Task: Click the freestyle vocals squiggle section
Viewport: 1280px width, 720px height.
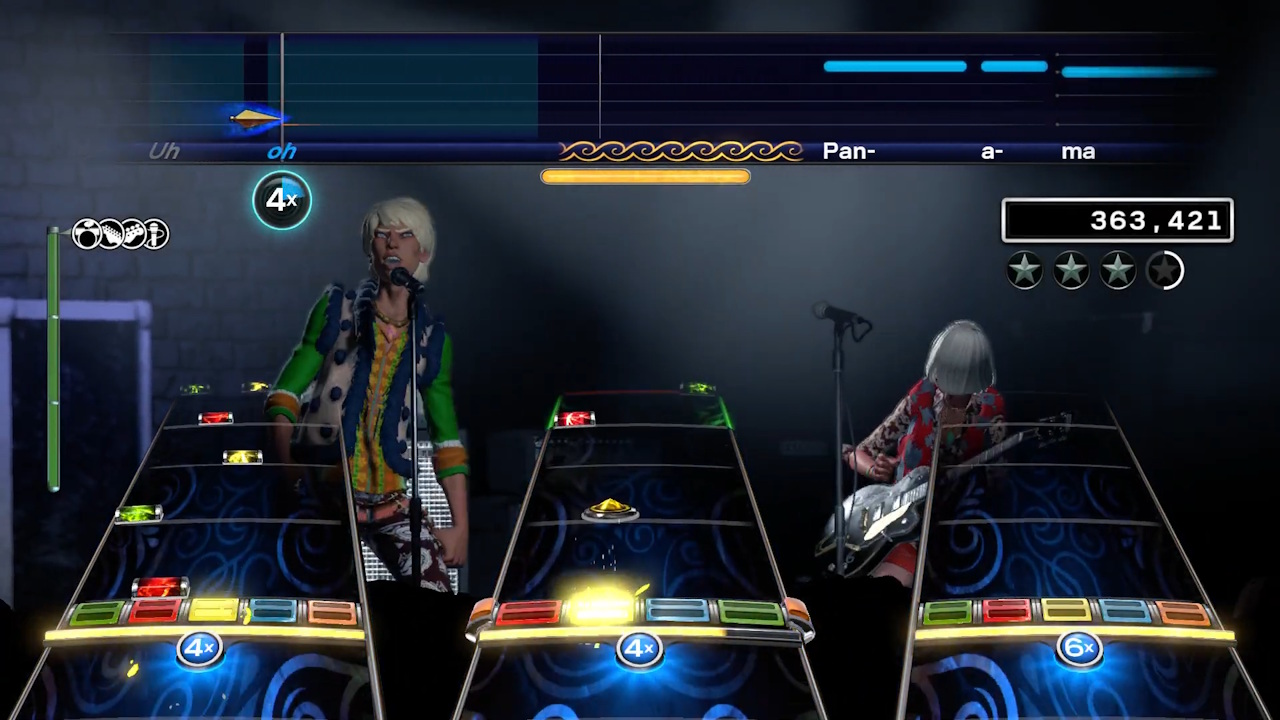Action: tap(681, 150)
